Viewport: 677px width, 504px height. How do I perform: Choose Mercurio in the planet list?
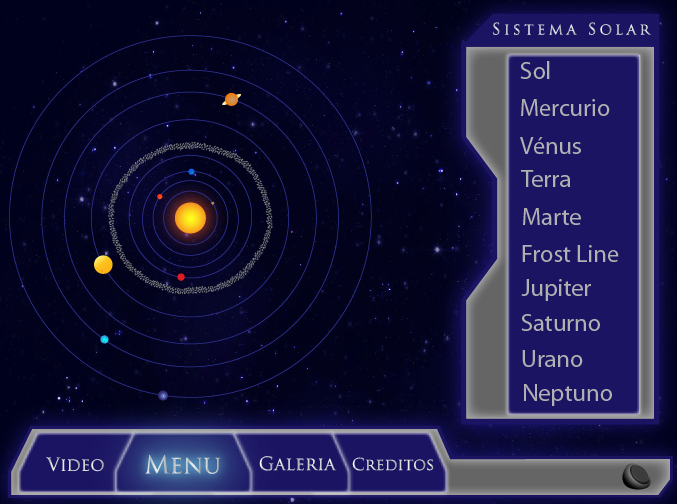click(x=565, y=109)
